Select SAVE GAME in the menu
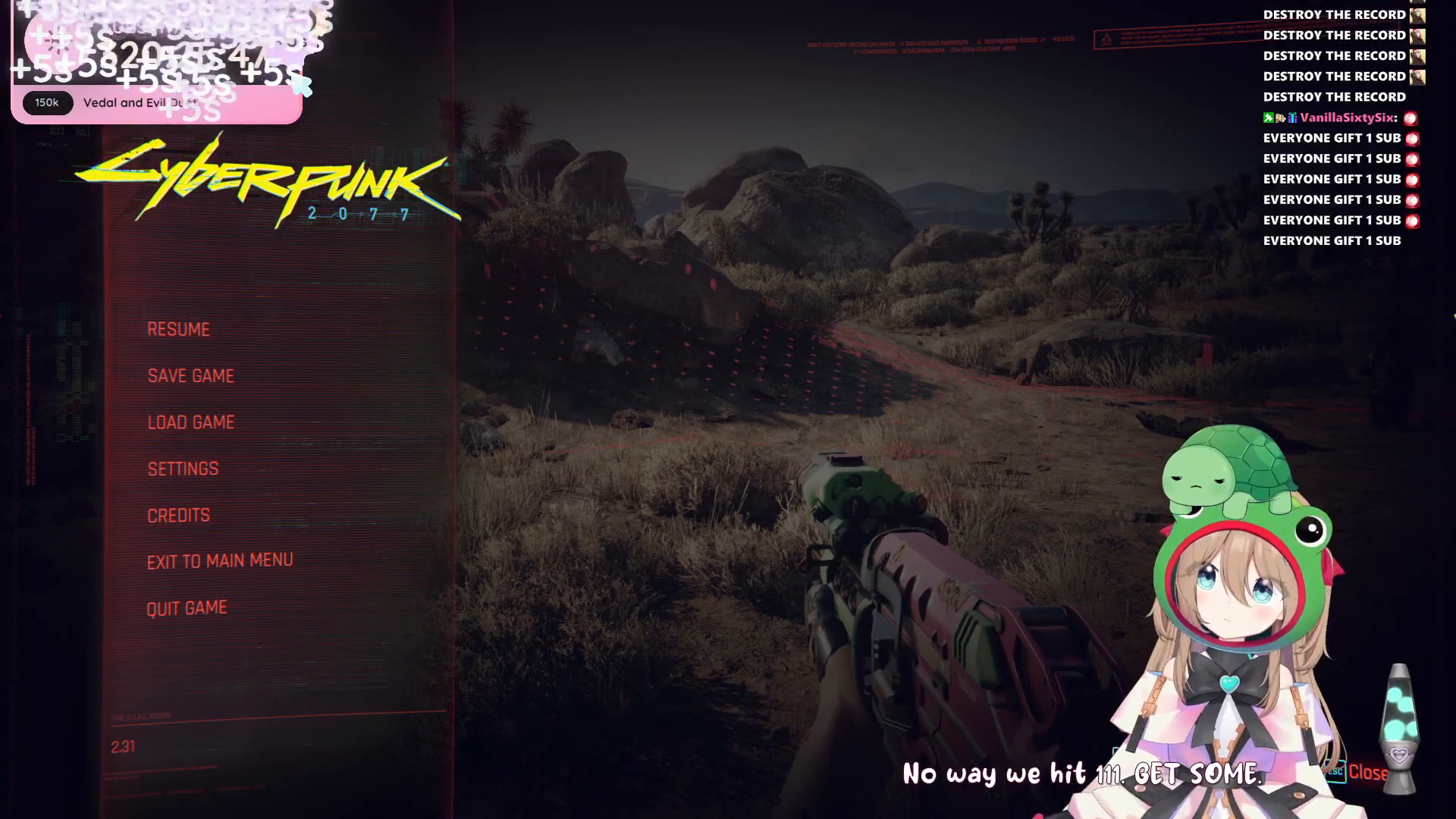This screenshot has width=1456, height=819. click(x=191, y=375)
